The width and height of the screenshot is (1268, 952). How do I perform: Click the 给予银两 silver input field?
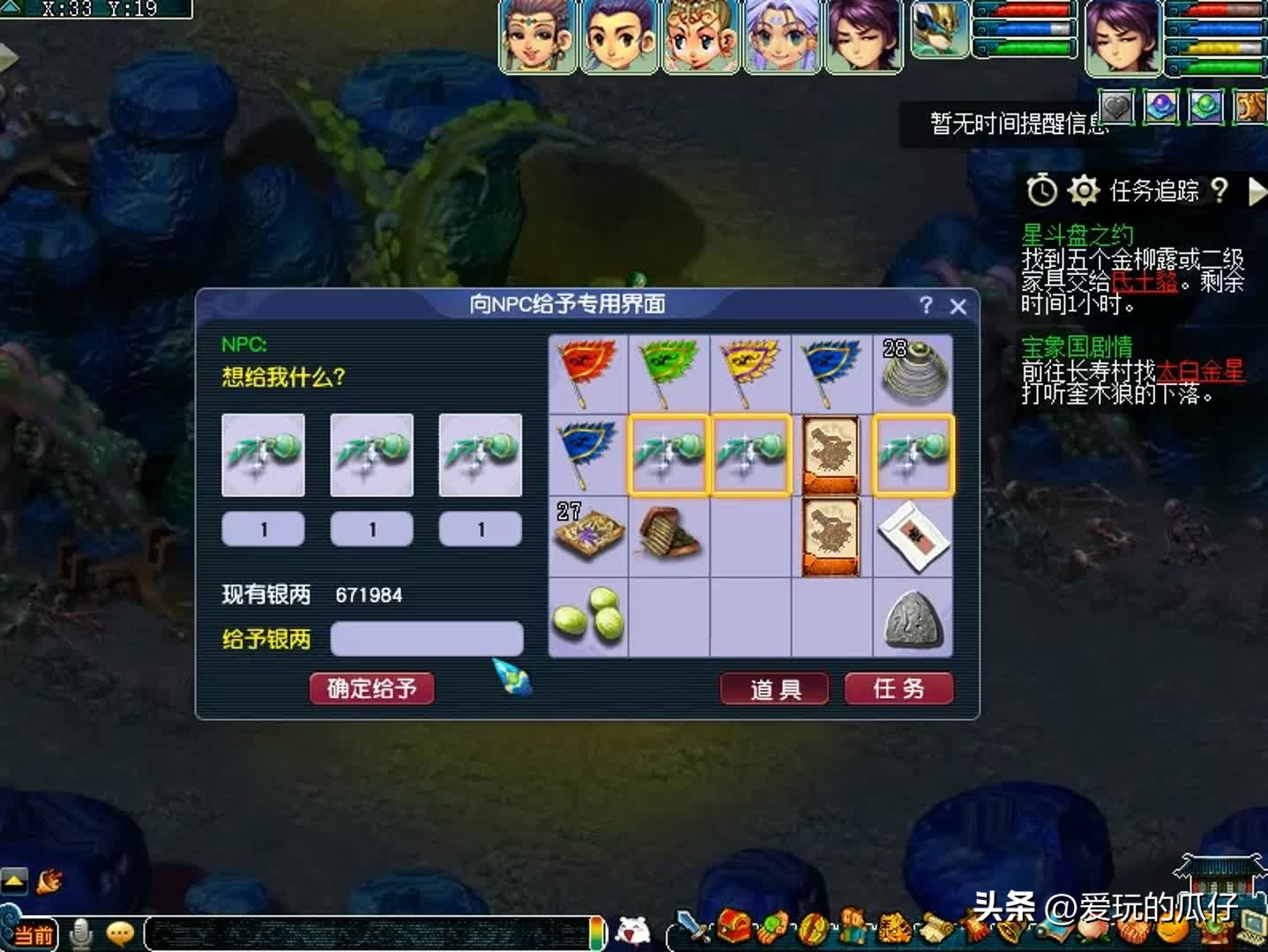point(426,637)
